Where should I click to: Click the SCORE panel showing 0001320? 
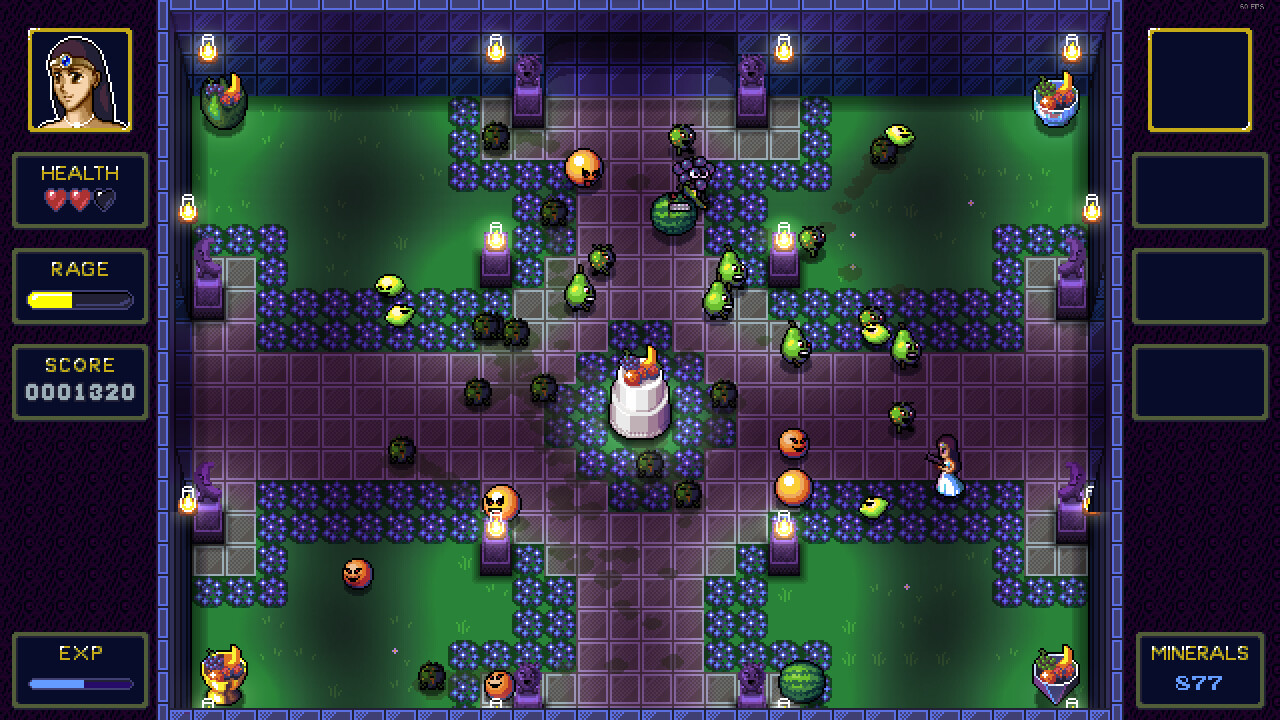[79, 382]
